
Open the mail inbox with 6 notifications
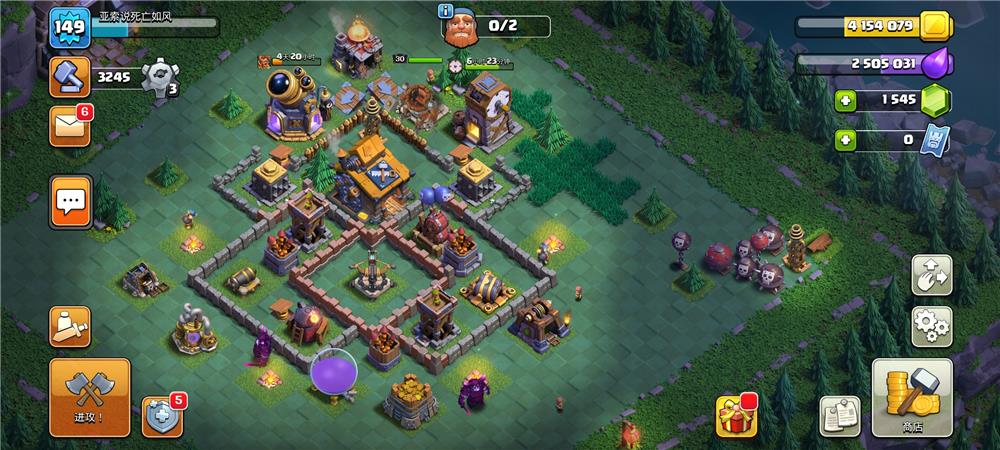(x=70, y=126)
